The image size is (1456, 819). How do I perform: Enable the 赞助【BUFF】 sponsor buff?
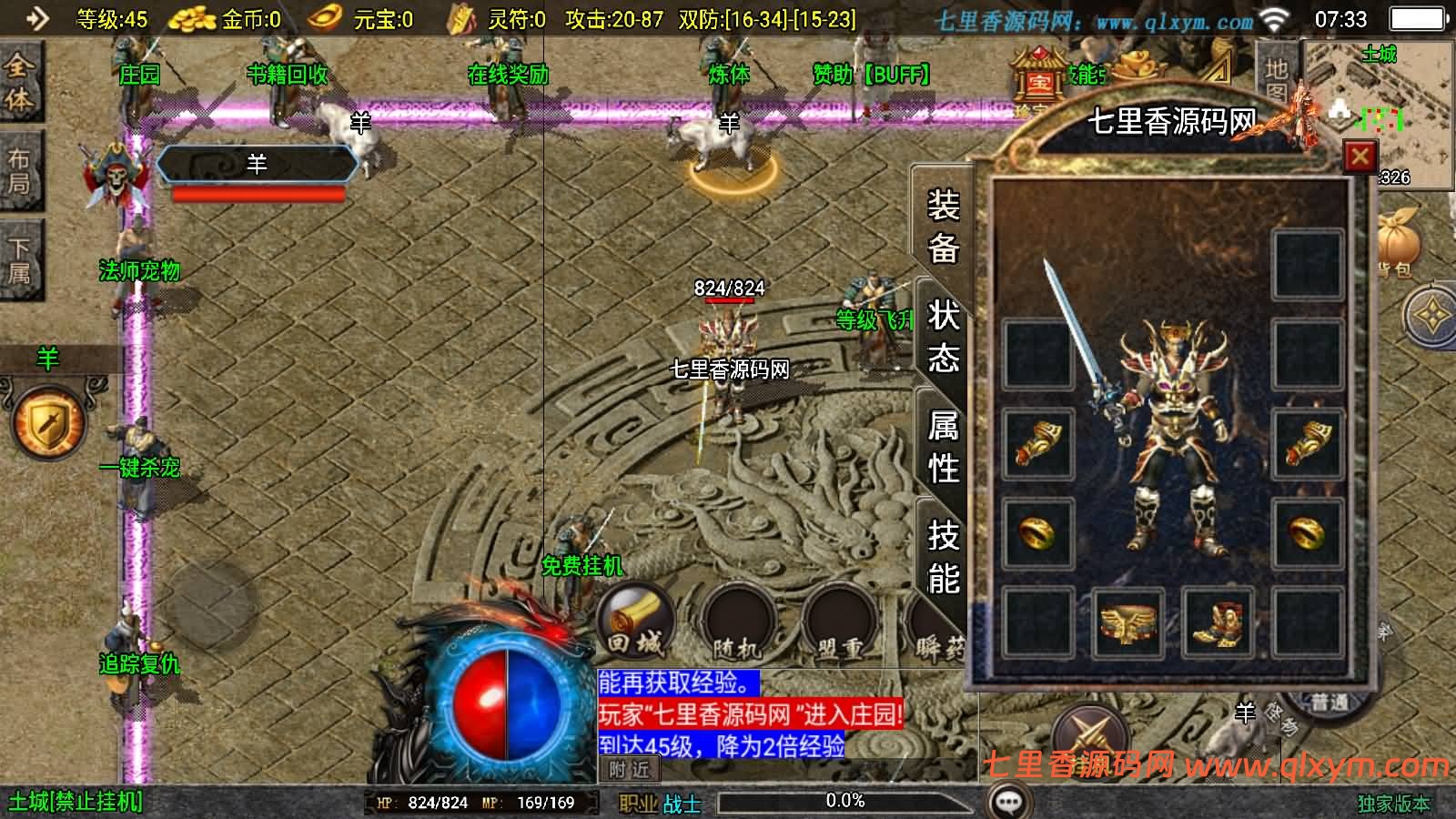click(871, 74)
